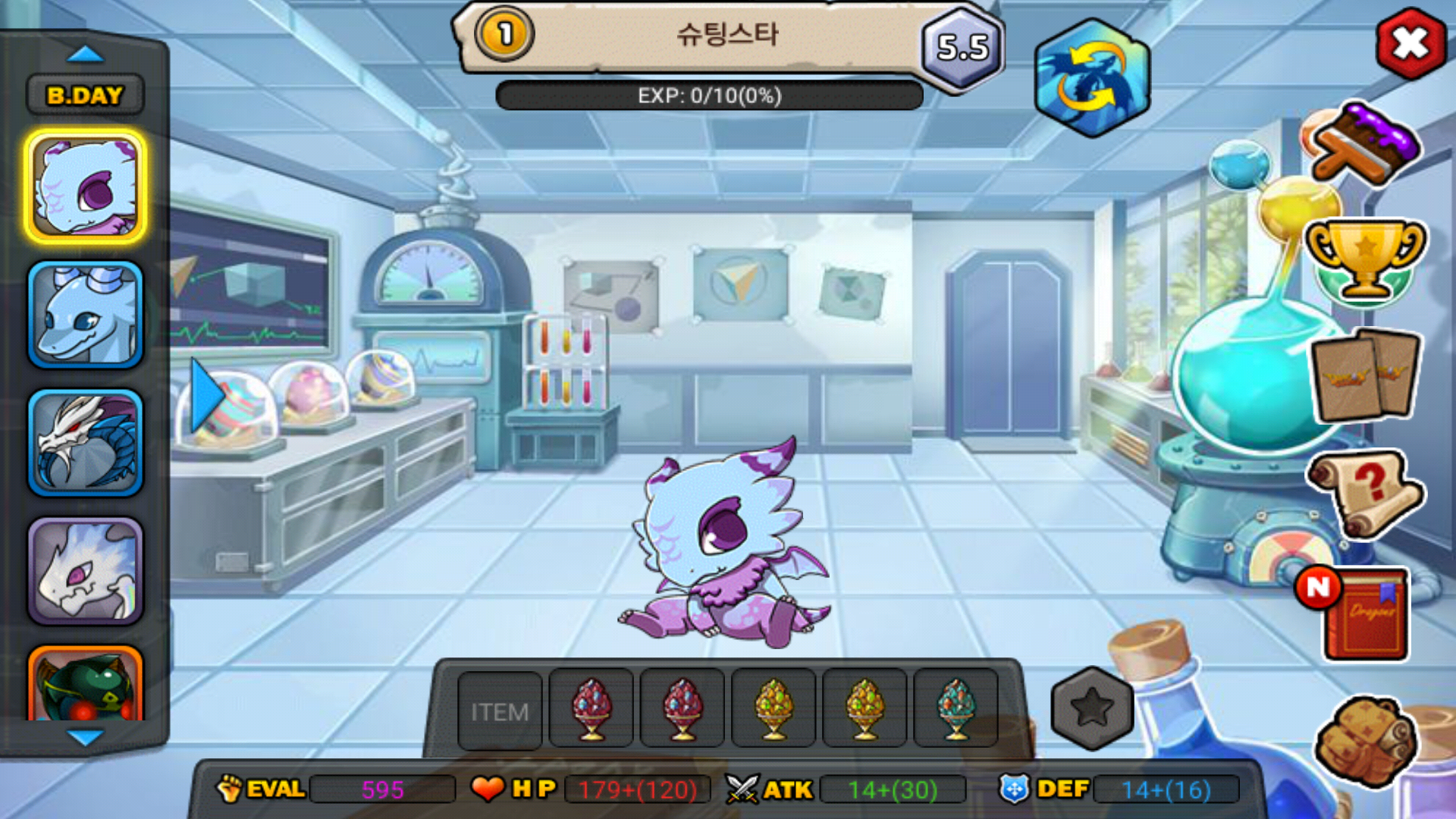Open the red dragon book with N badge
The image size is (1456, 819).
pos(1361,613)
